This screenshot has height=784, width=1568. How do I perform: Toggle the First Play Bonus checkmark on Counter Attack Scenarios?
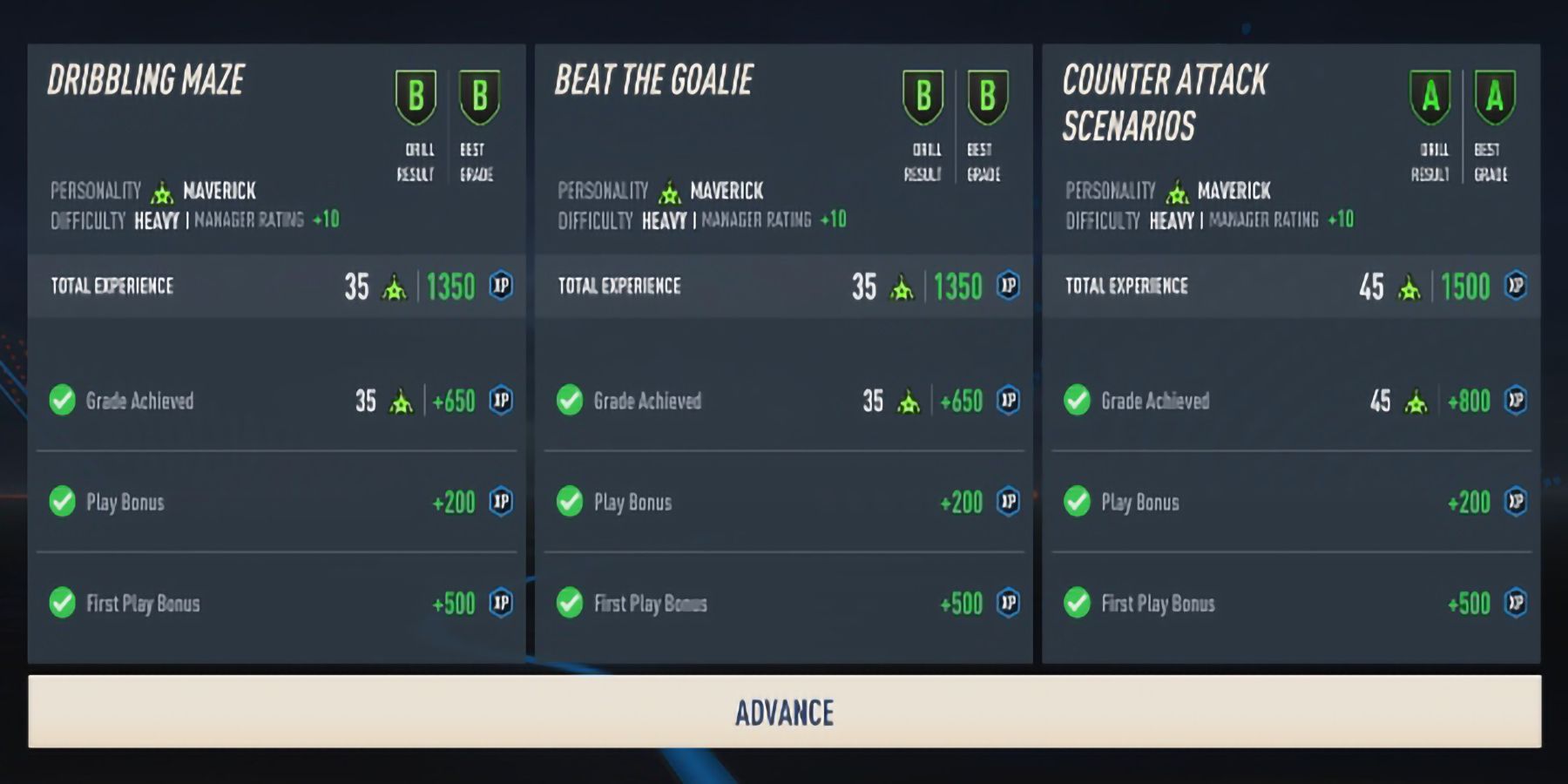coord(1077,603)
